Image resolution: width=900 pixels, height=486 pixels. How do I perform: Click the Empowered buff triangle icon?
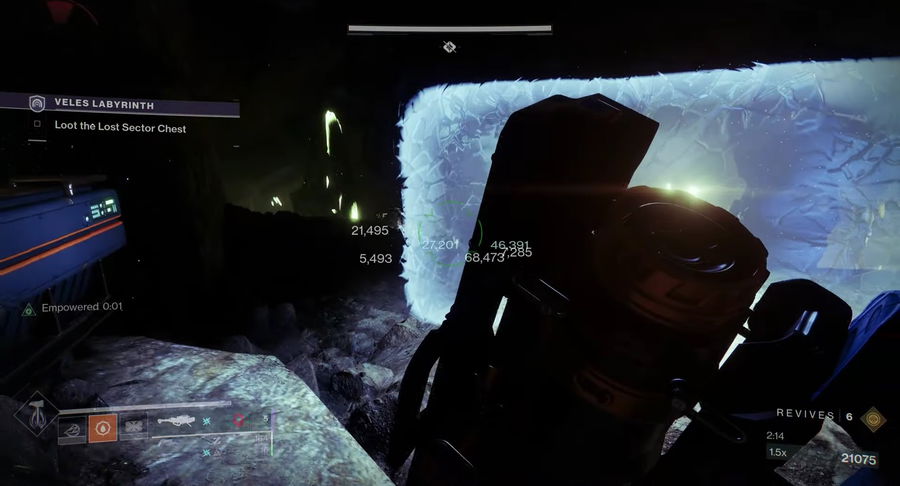coord(29,308)
